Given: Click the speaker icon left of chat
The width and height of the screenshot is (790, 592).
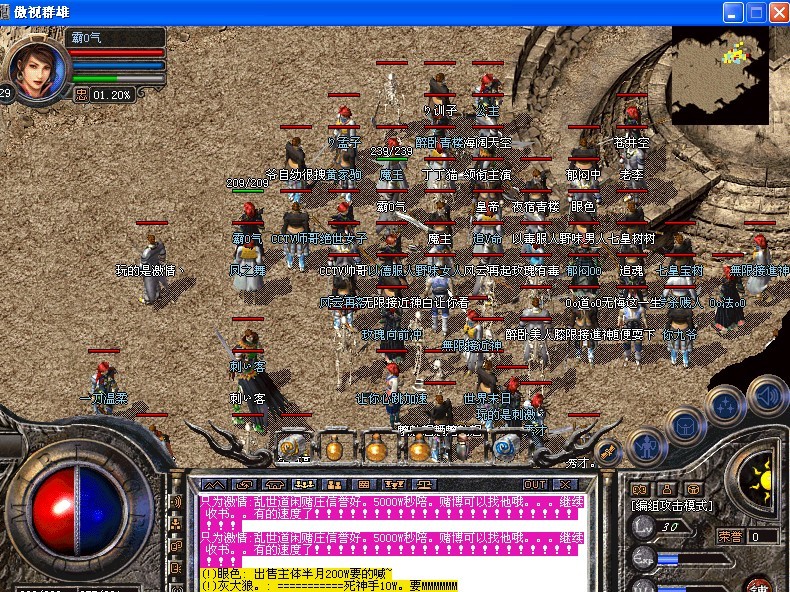Looking at the screenshot, I should click(x=177, y=502).
